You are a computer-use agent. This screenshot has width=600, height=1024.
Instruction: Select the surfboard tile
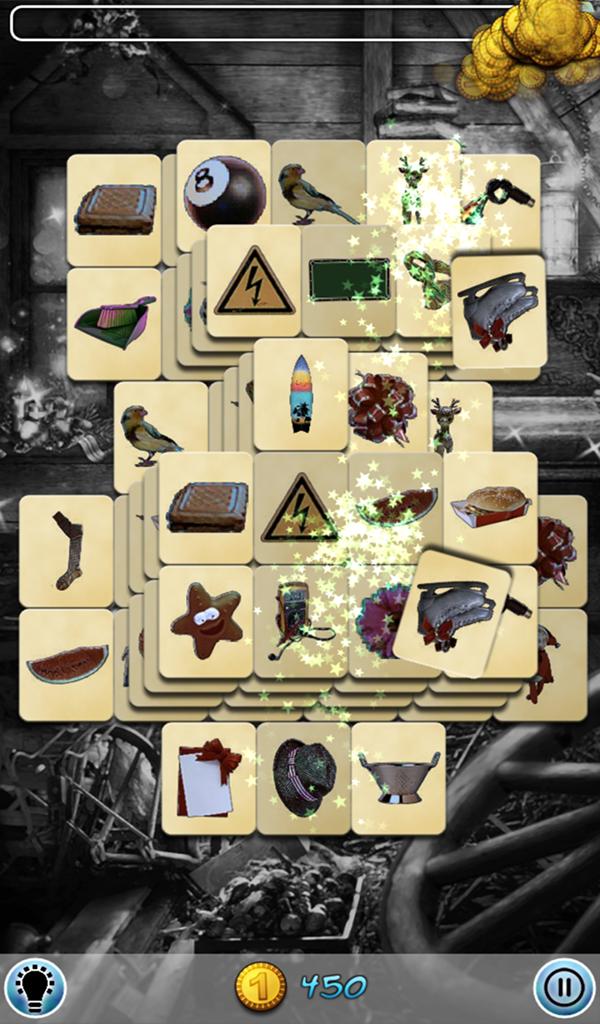point(300,394)
